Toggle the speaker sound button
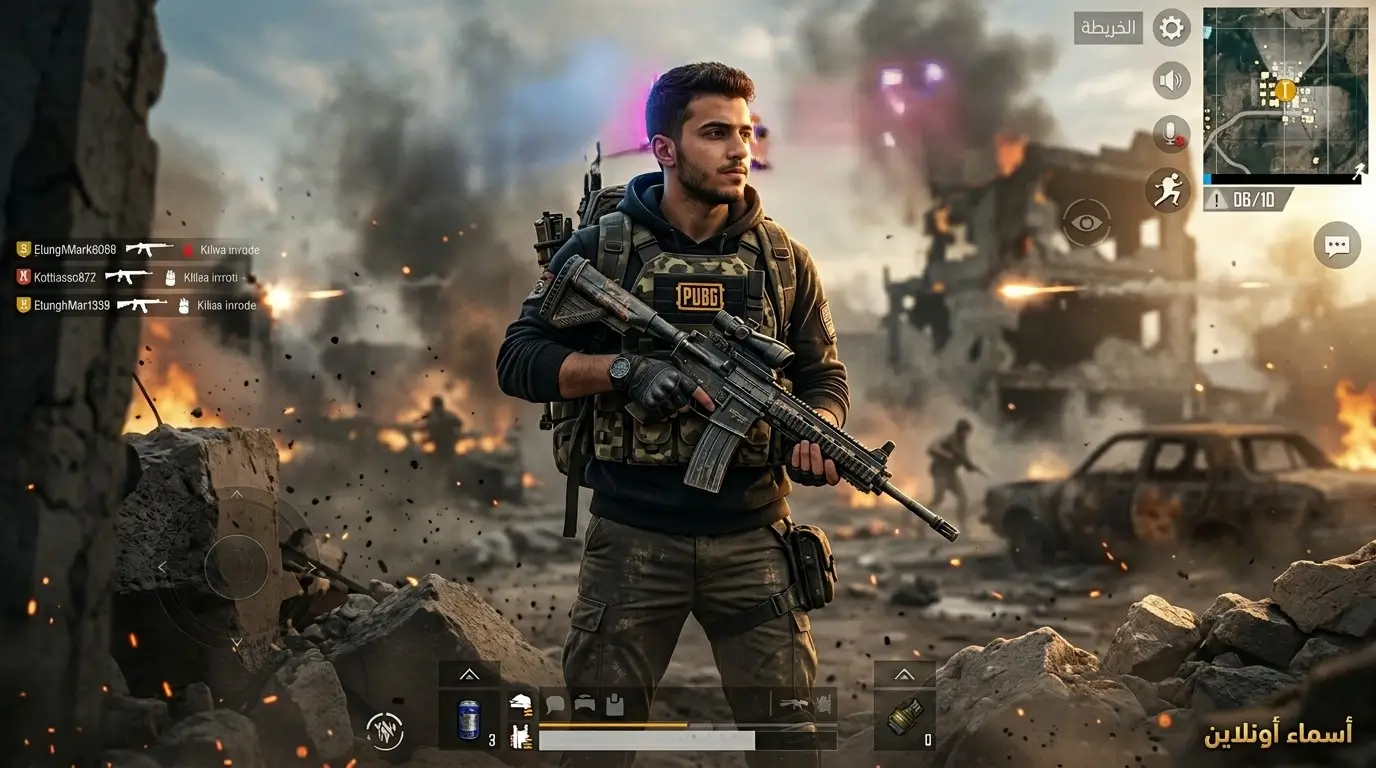Viewport: 1376px width, 768px height. [x=1171, y=80]
